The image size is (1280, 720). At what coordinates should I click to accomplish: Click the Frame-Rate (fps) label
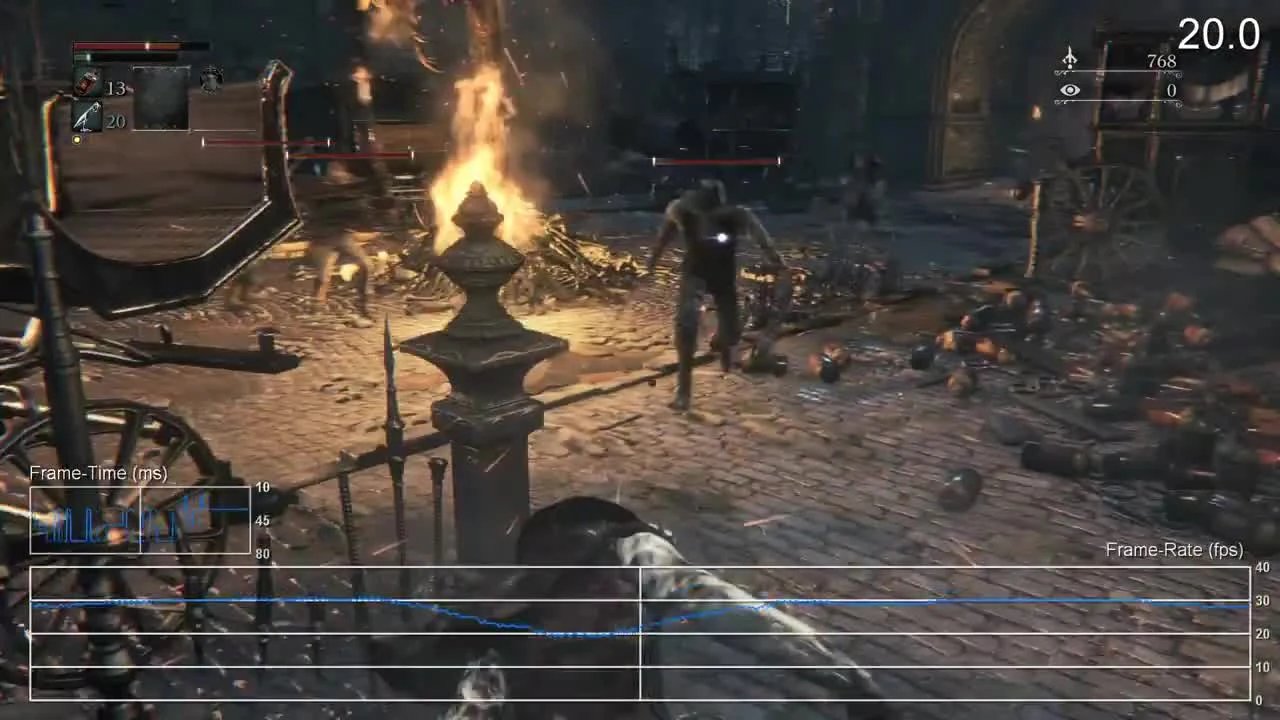point(1175,549)
